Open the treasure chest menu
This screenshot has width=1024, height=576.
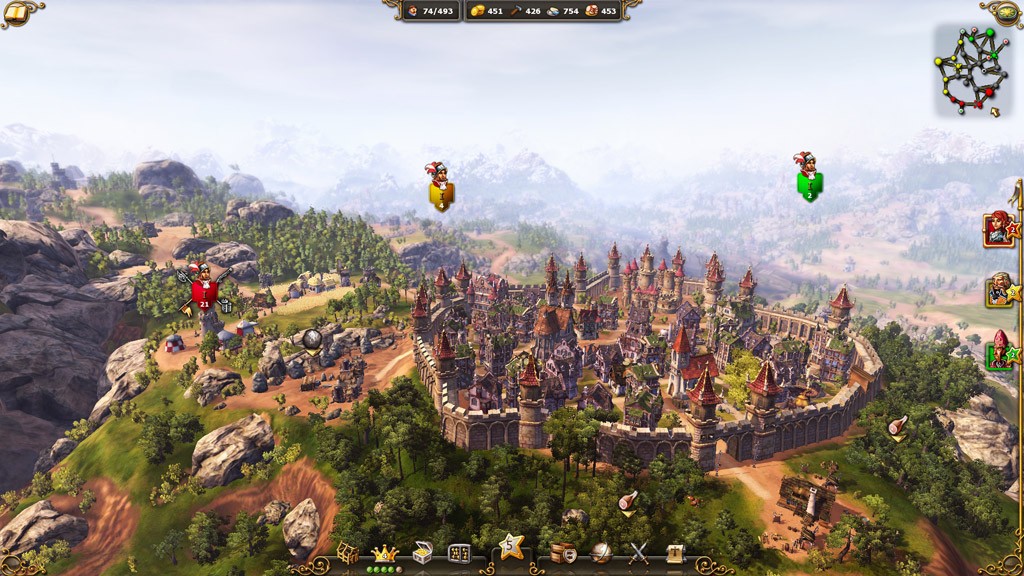(423, 552)
